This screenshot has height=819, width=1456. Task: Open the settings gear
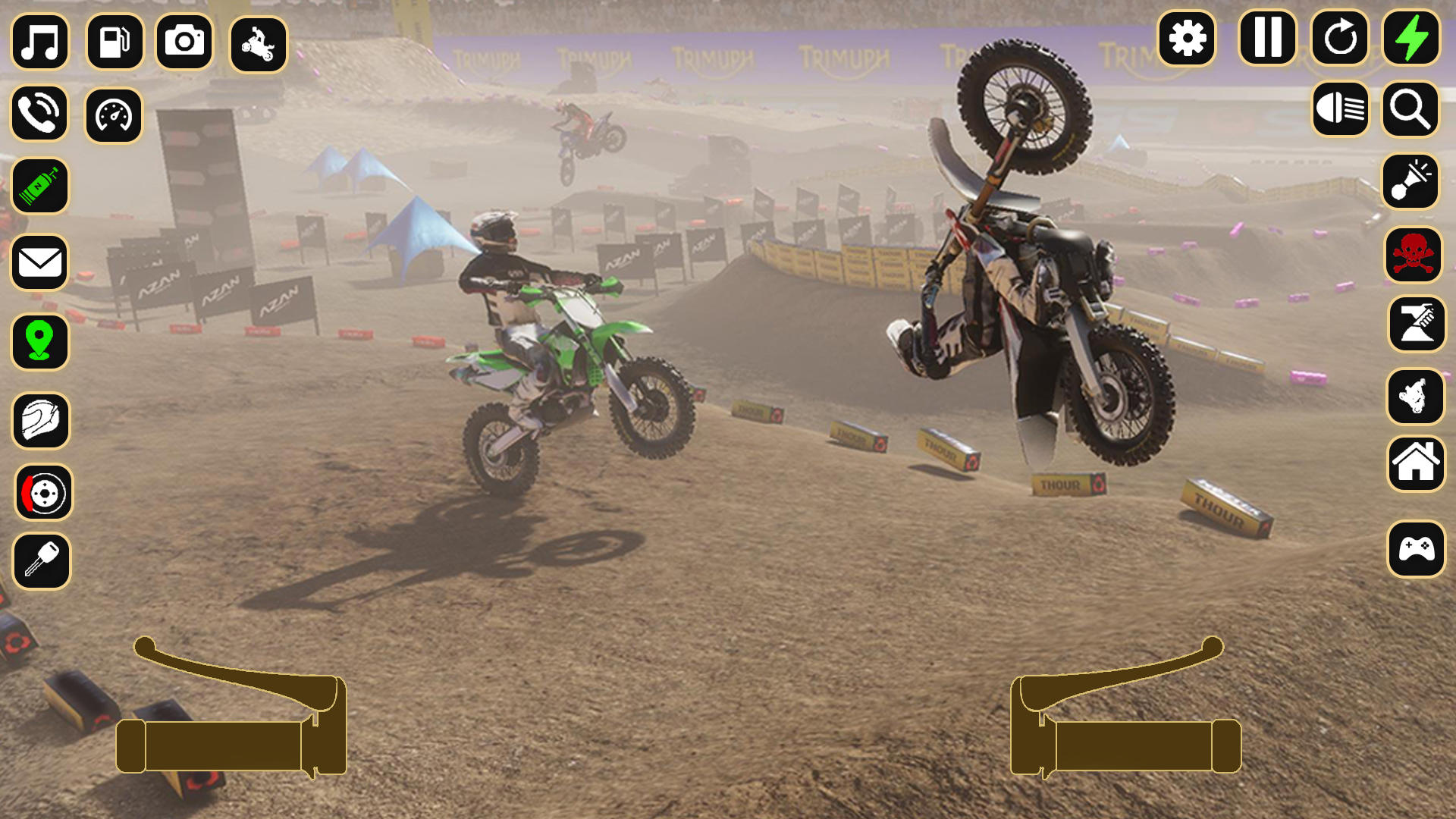click(1188, 37)
